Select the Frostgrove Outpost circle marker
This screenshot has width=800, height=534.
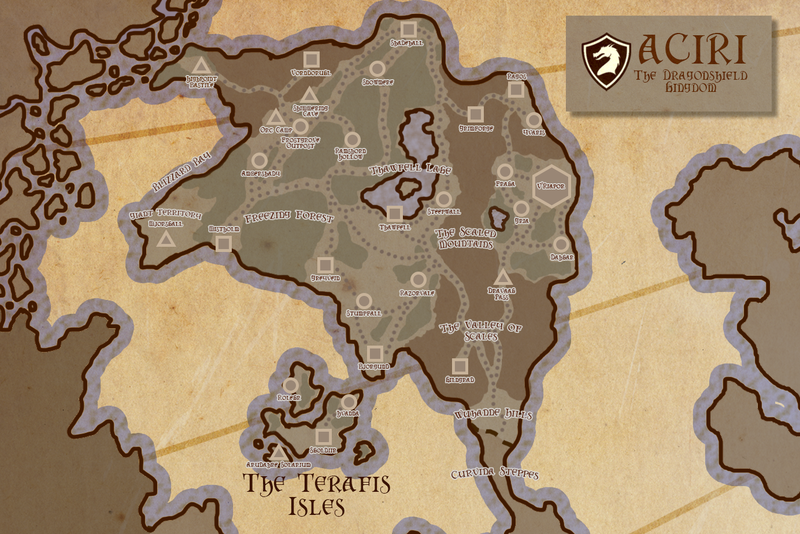[300, 127]
